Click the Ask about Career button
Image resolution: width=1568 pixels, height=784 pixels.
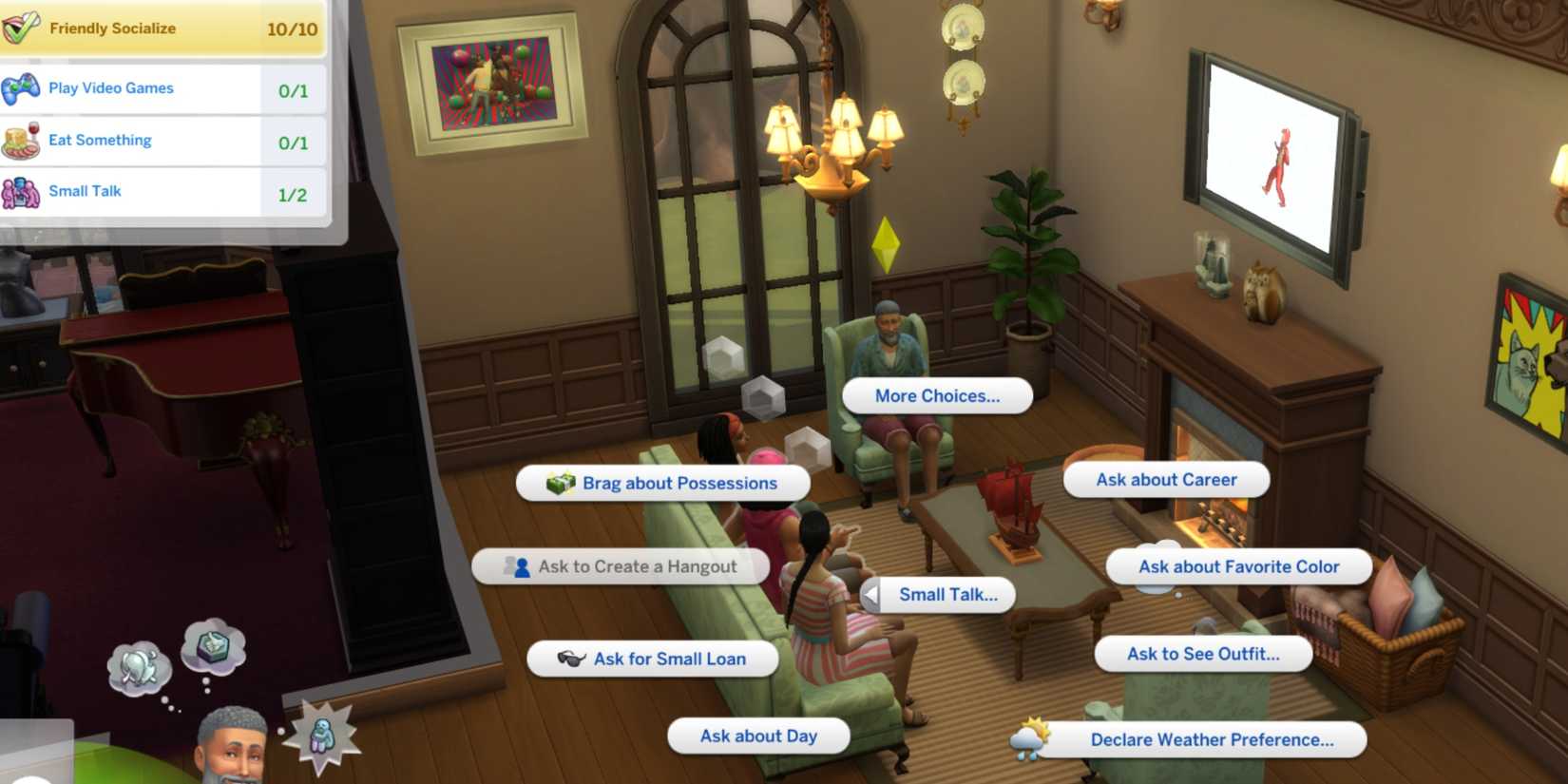[1166, 480]
